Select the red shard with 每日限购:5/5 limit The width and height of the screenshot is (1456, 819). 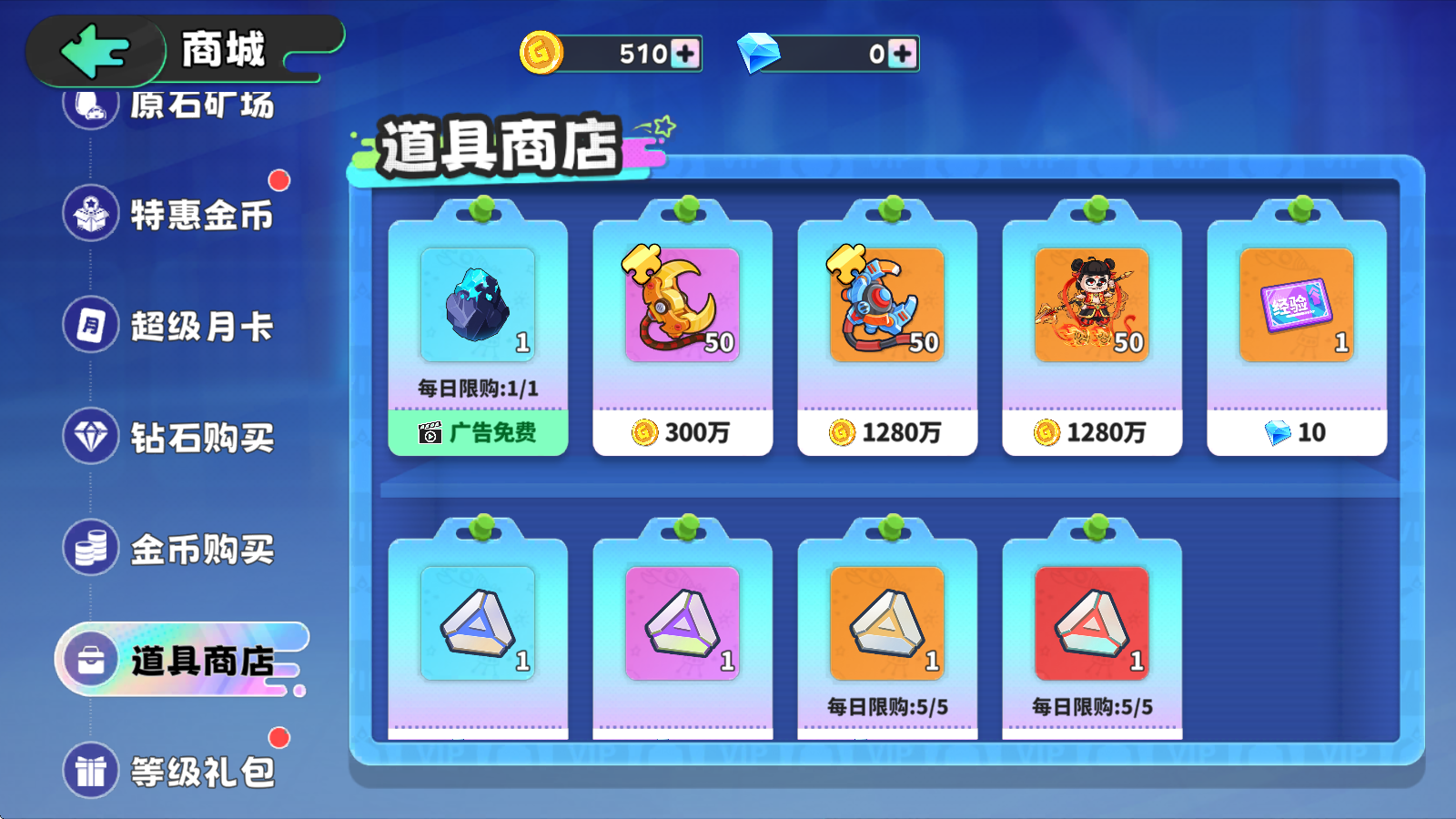[1091, 624]
